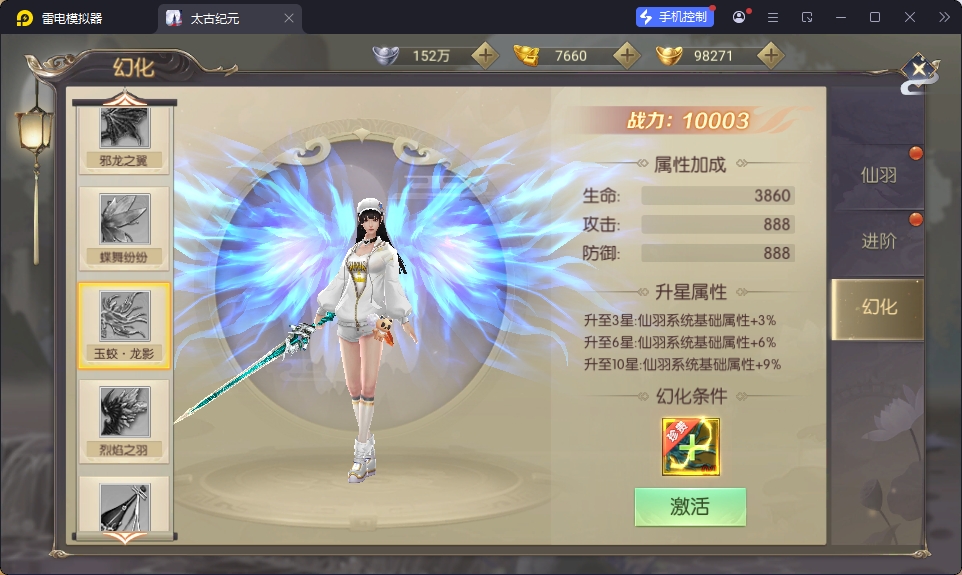Close the 太古纪元 emulator tab
Viewport: 962px width, 575px height.
pyautogui.click(x=289, y=18)
